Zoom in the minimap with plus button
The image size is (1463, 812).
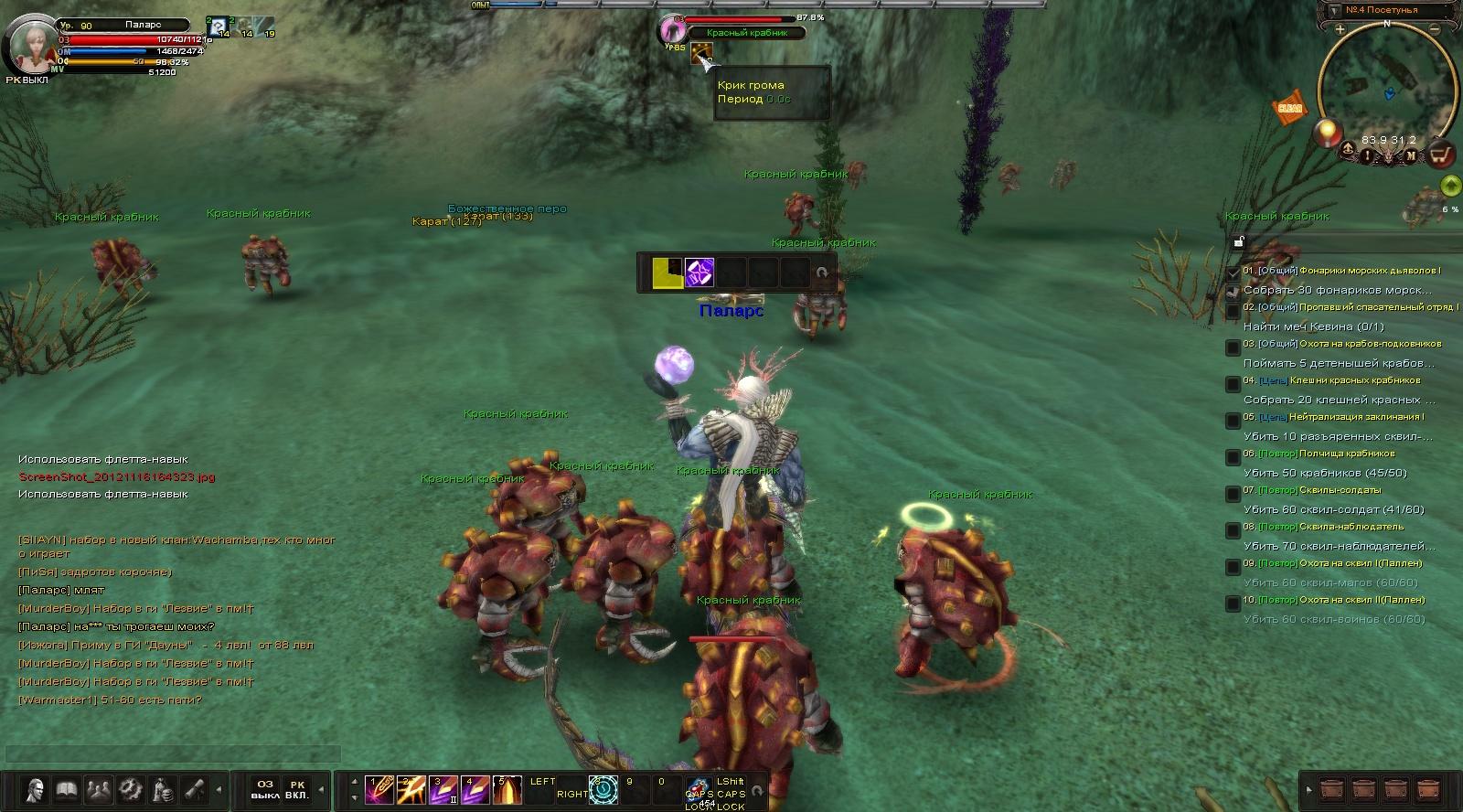click(1340, 30)
